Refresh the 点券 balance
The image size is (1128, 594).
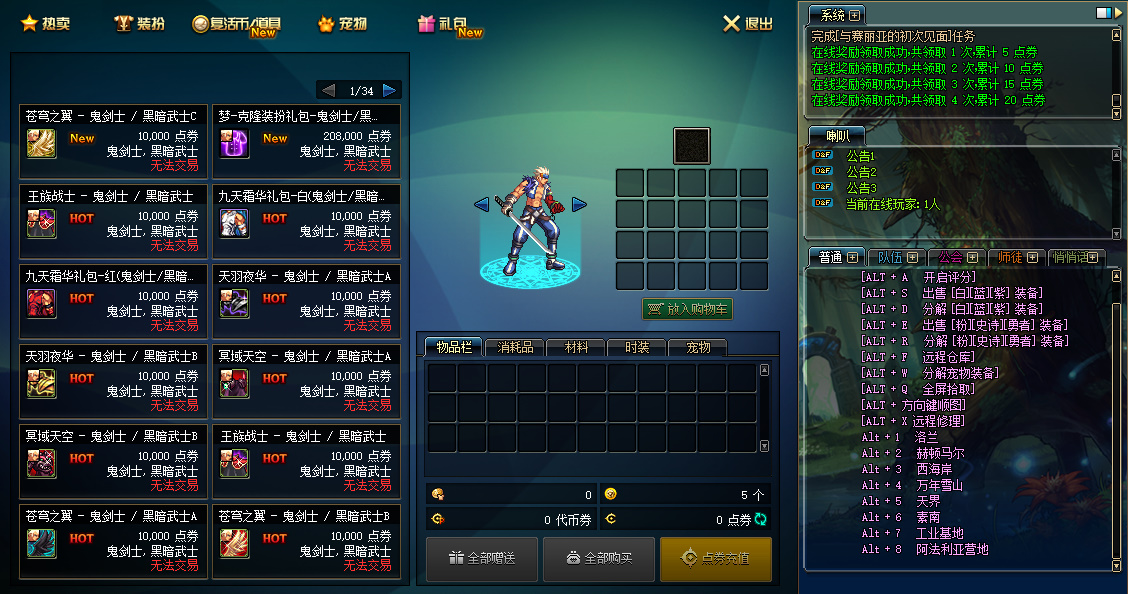pos(760,519)
